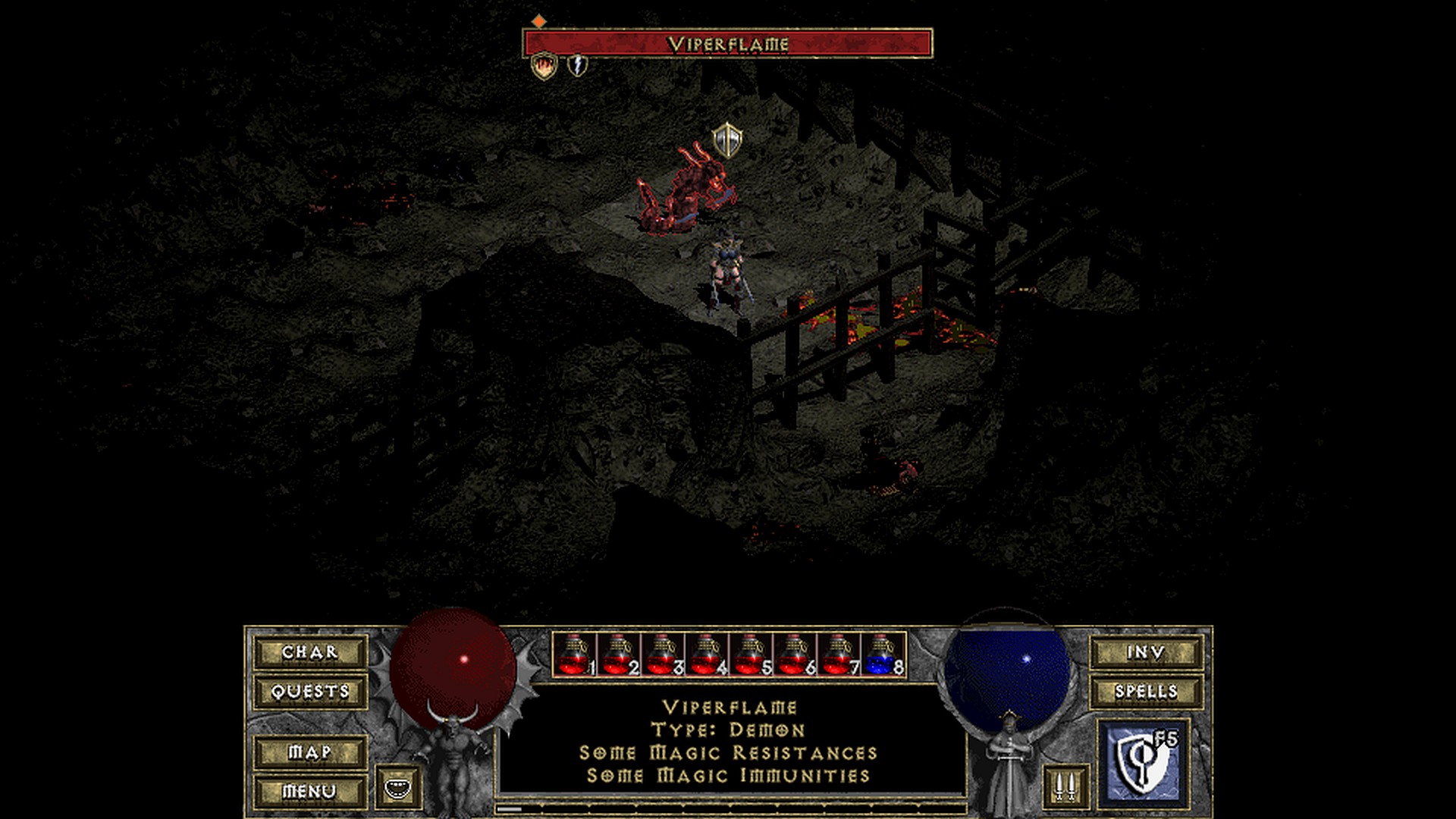Viewport: 1456px width, 819px height.
Task: Consume the red potion in belt slot 7
Action: pyautogui.click(x=839, y=655)
